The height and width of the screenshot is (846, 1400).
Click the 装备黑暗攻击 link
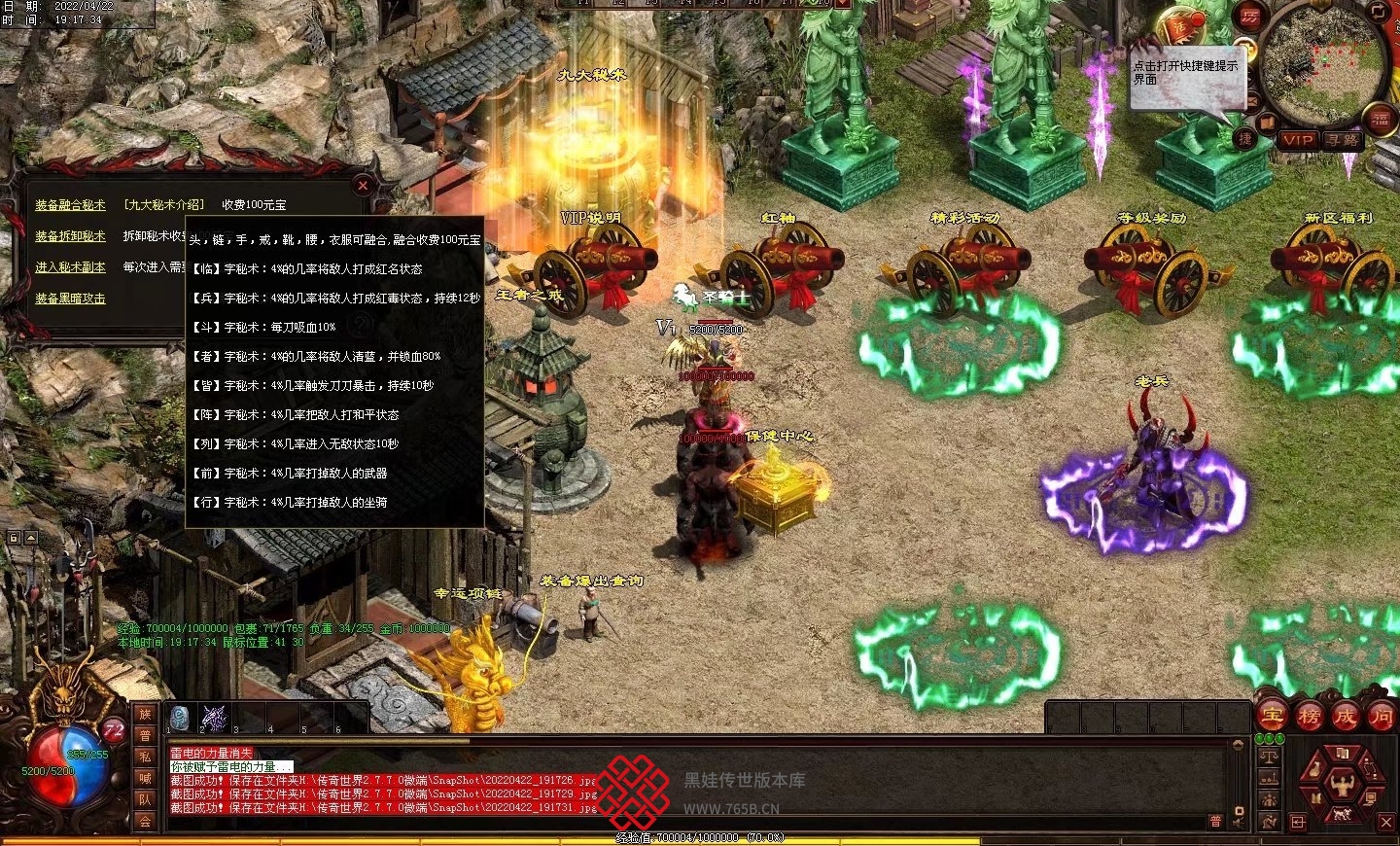pos(70,299)
